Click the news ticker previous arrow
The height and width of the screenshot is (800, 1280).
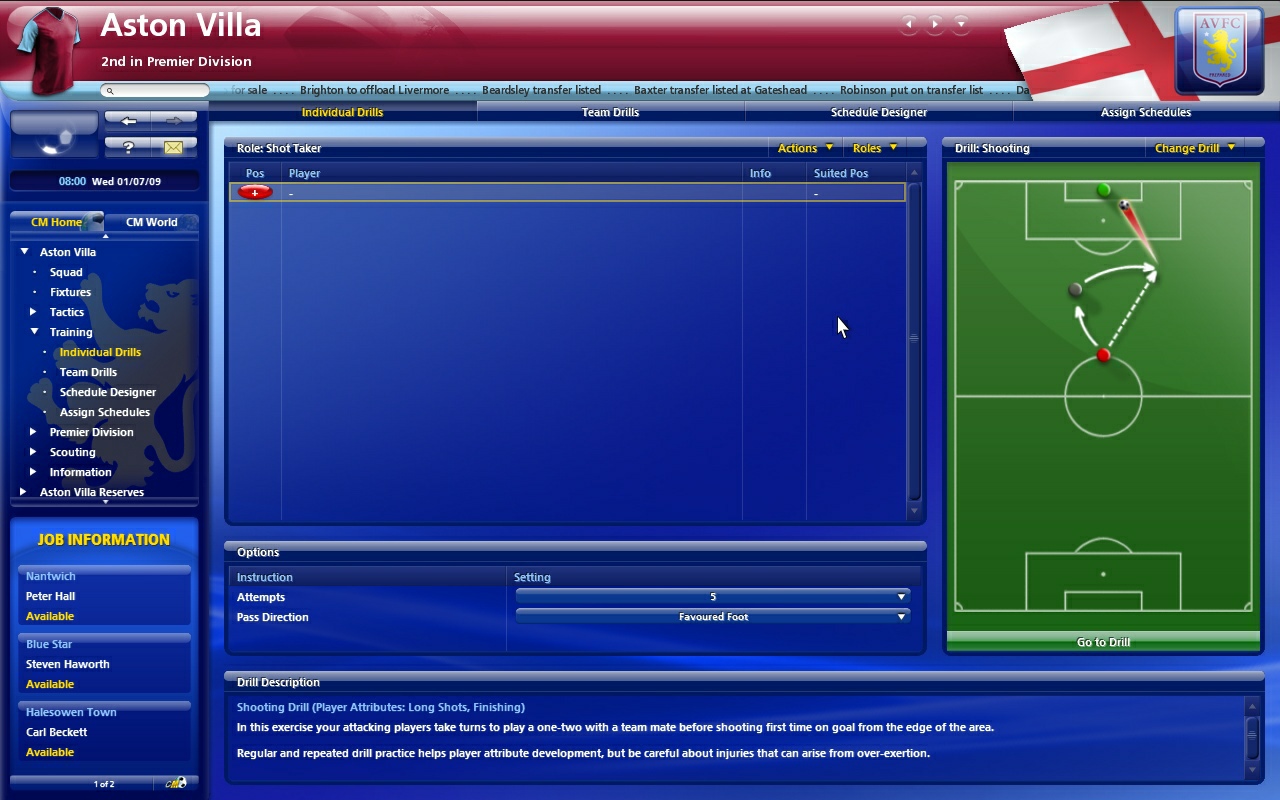click(x=909, y=23)
